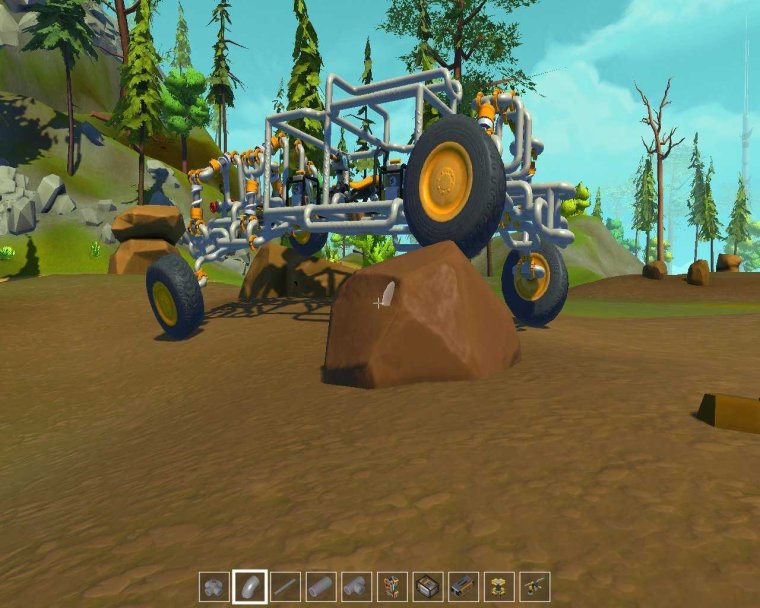Viewport: 760px width, 608px height.
Task: Equip the handheld tool in last slot
Action: click(534, 586)
